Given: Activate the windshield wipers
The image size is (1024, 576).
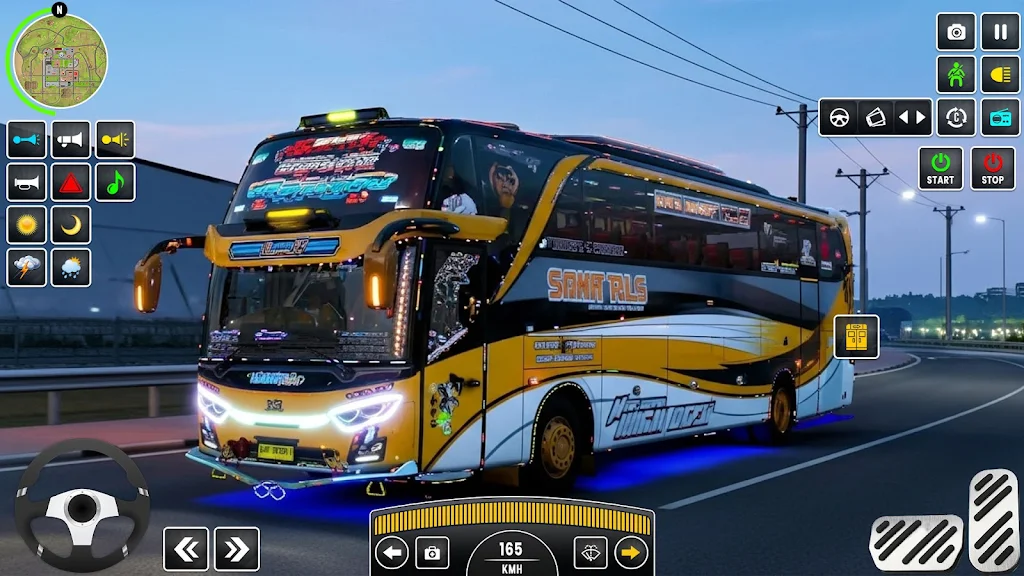Looking at the screenshot, I should (x=590, y=552).
